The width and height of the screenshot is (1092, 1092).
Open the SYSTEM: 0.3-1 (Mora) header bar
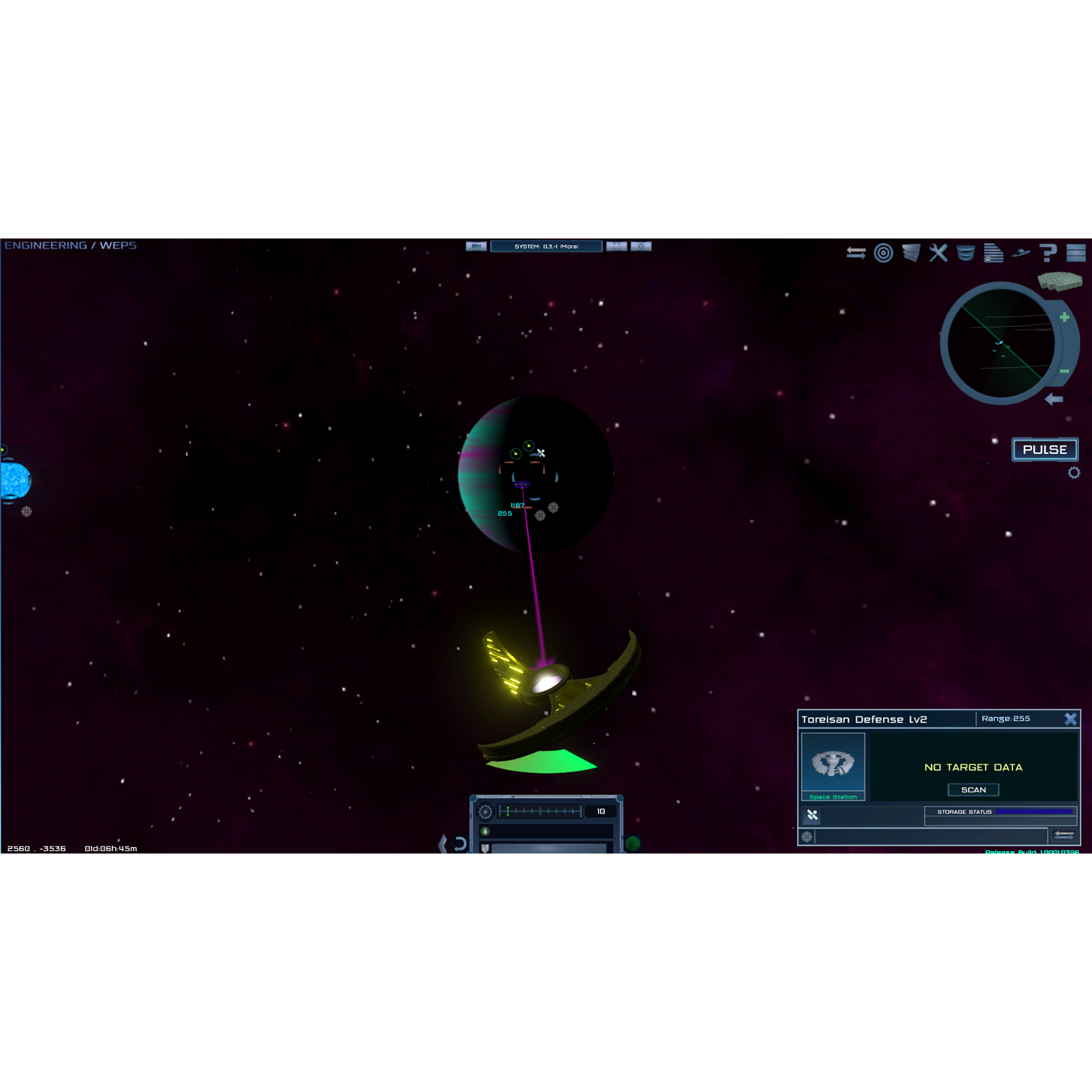pos(545,246)
